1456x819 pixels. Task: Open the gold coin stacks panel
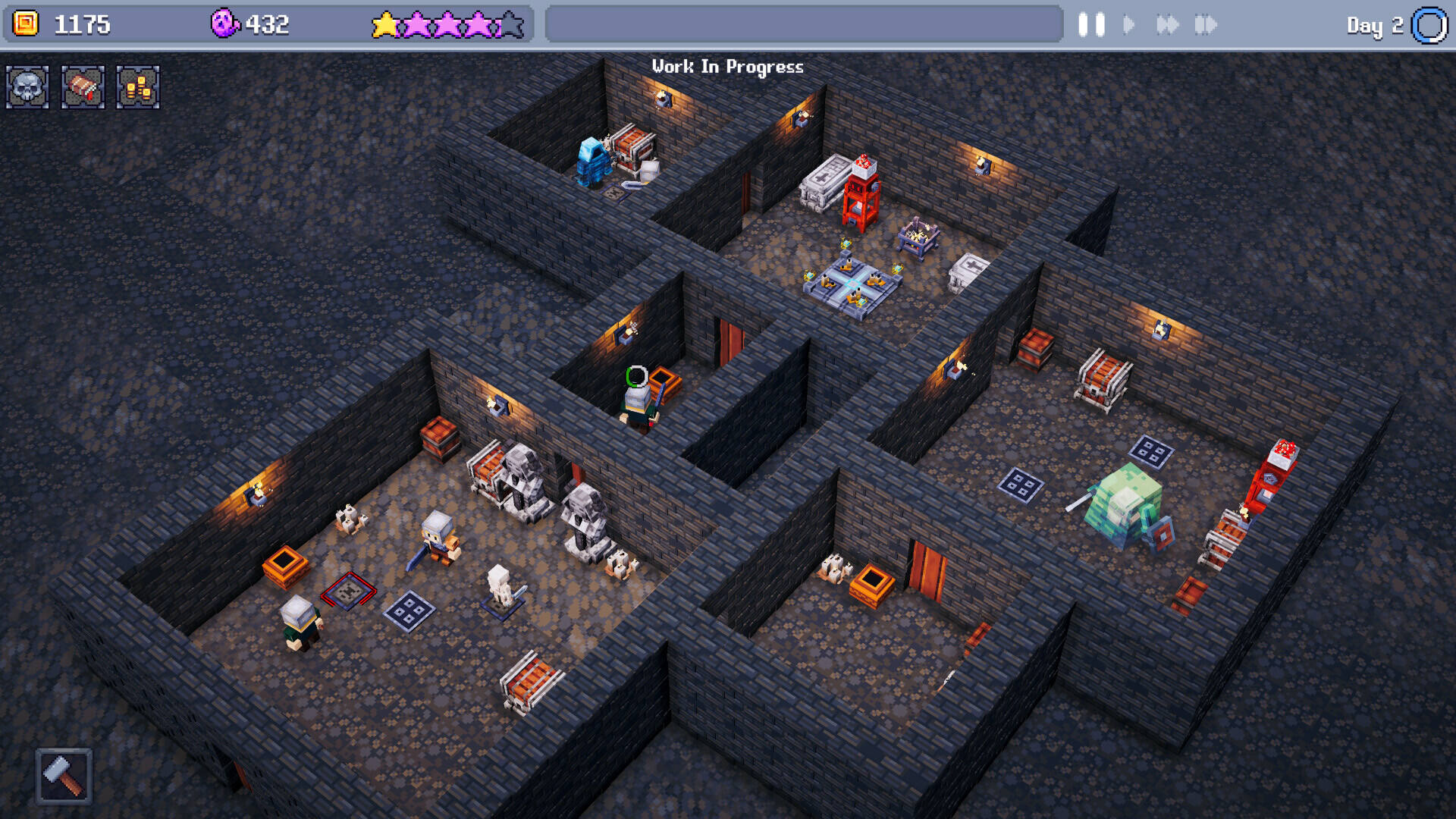click(x=138, y=87)
